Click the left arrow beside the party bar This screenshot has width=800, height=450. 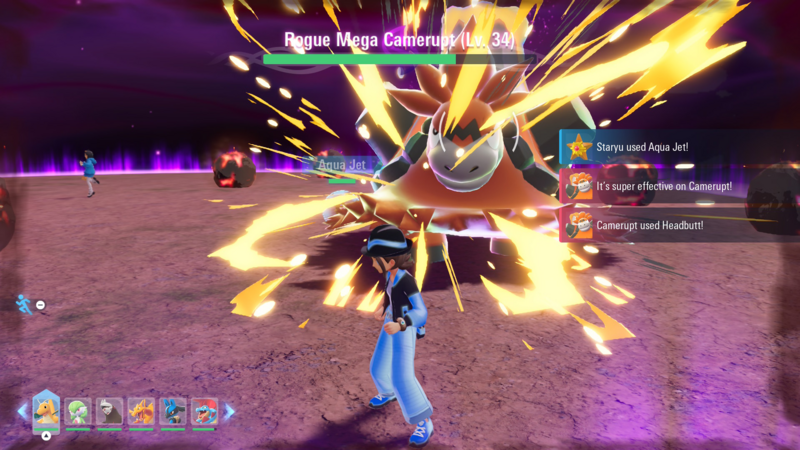(x=22, y=411)
